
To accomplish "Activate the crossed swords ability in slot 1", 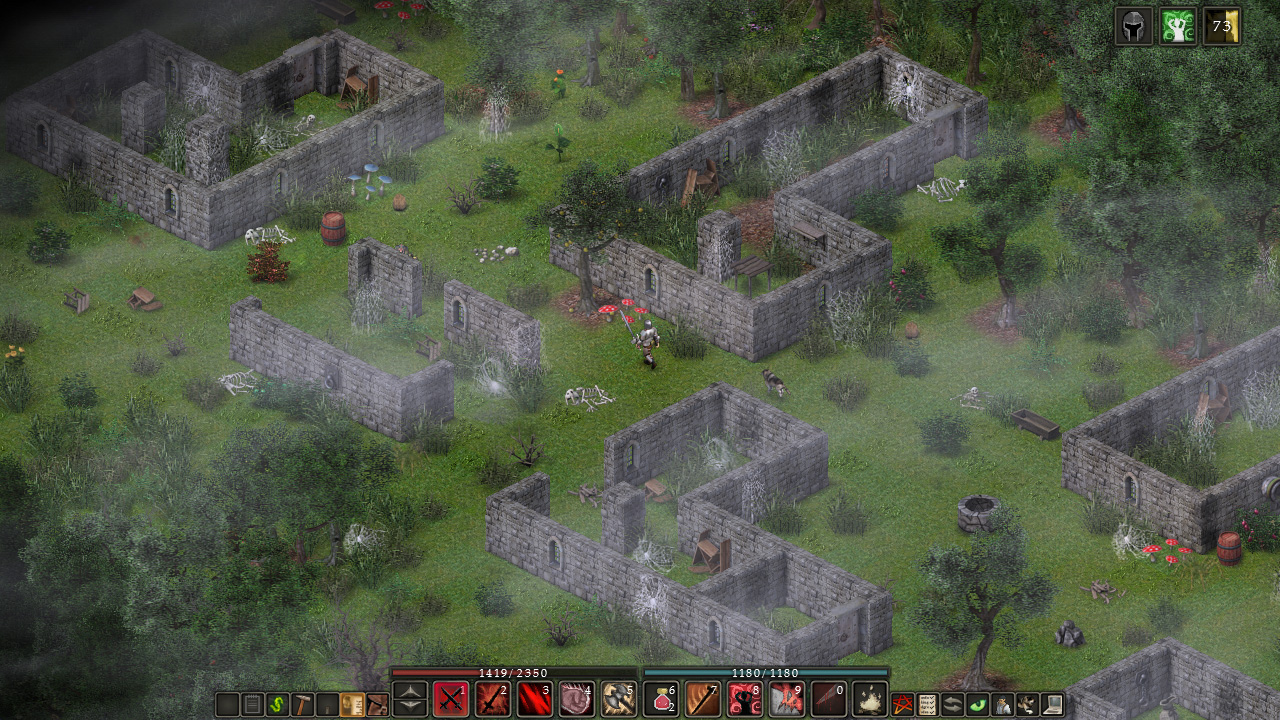I will pos(451,698).
